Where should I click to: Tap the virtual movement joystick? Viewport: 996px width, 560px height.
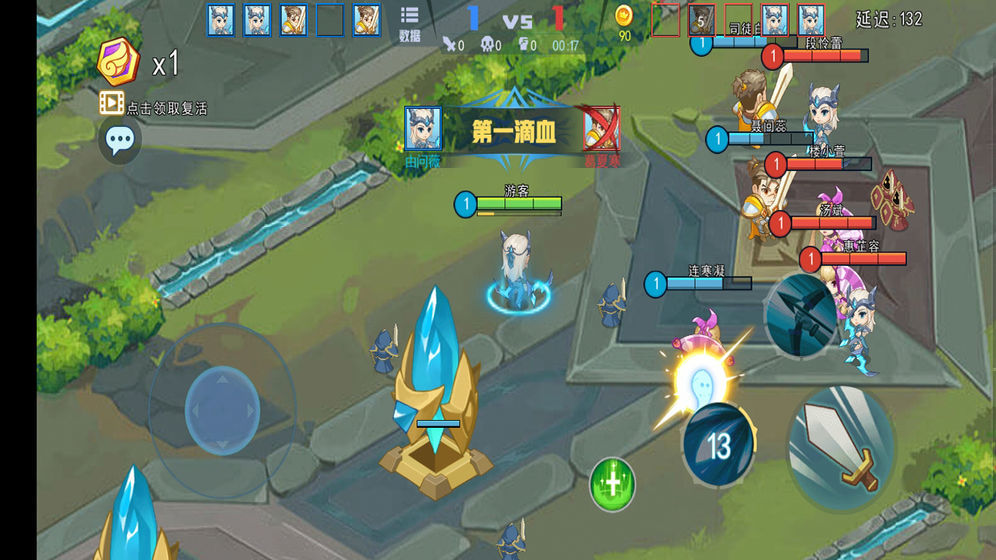point(222,410)
